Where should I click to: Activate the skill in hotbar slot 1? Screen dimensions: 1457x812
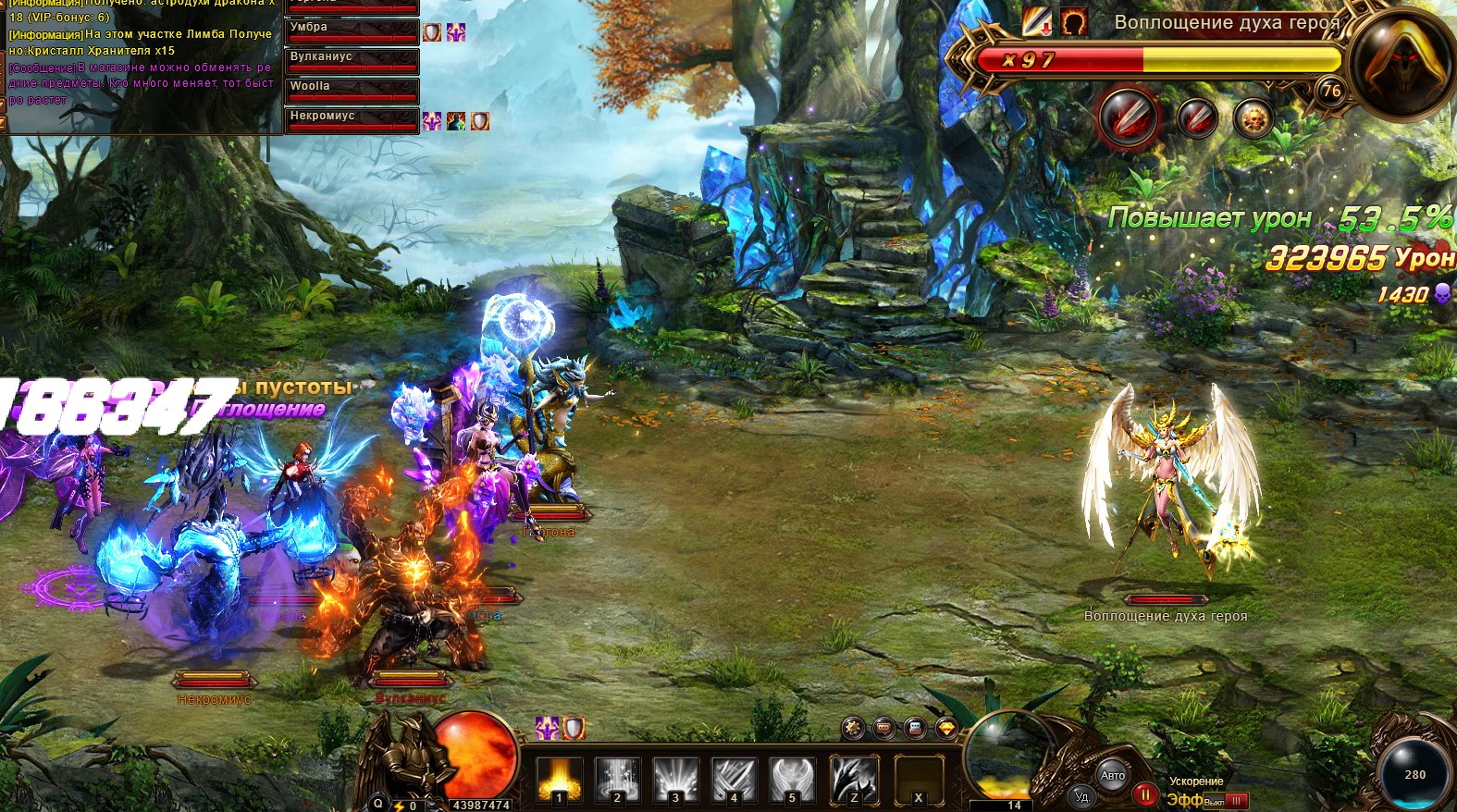coord(560,780)
